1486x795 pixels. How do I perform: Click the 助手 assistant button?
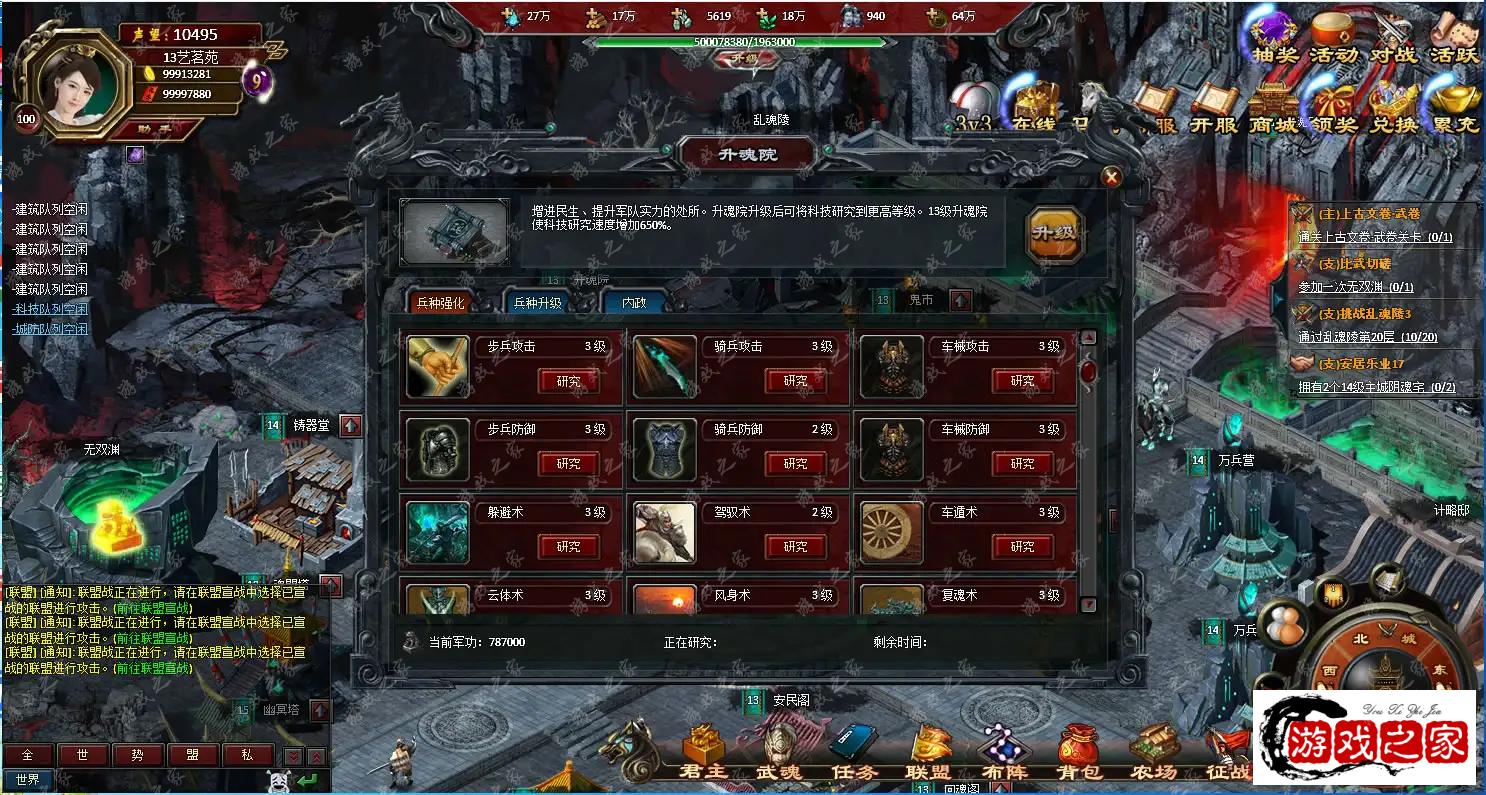[153, 128]
